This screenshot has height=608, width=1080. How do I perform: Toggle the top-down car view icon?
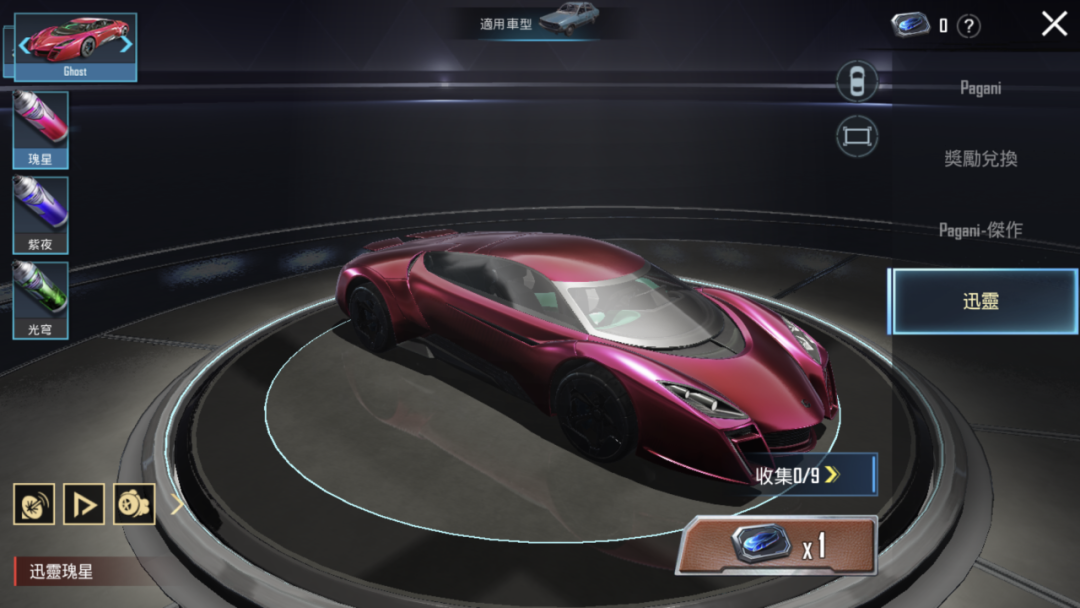[857, 82]
